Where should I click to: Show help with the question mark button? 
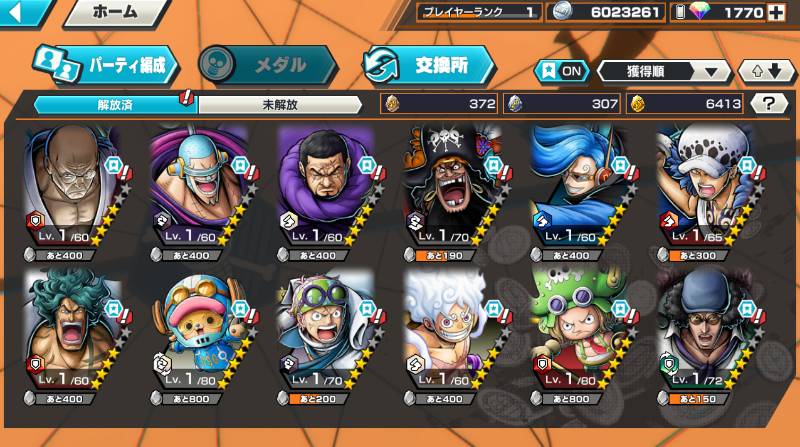pyautogui.click(x=768, y=103)
